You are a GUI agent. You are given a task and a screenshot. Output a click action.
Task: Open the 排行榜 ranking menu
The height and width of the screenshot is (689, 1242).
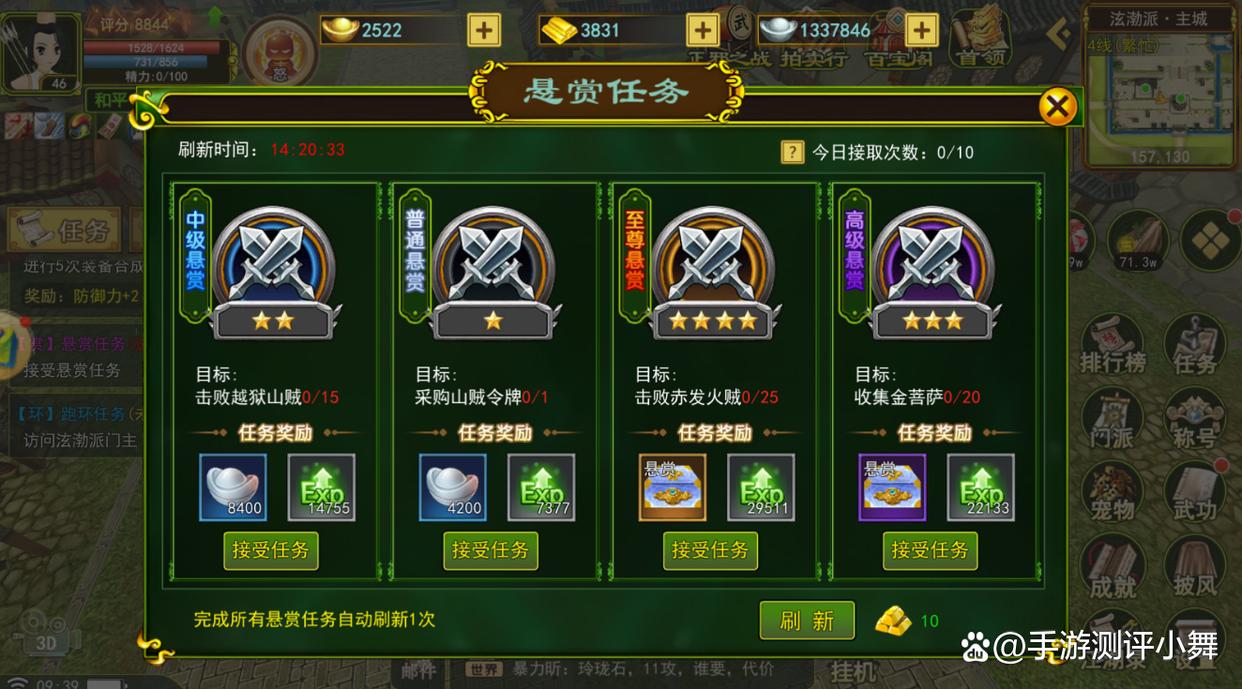click(x=1112, y=345)
